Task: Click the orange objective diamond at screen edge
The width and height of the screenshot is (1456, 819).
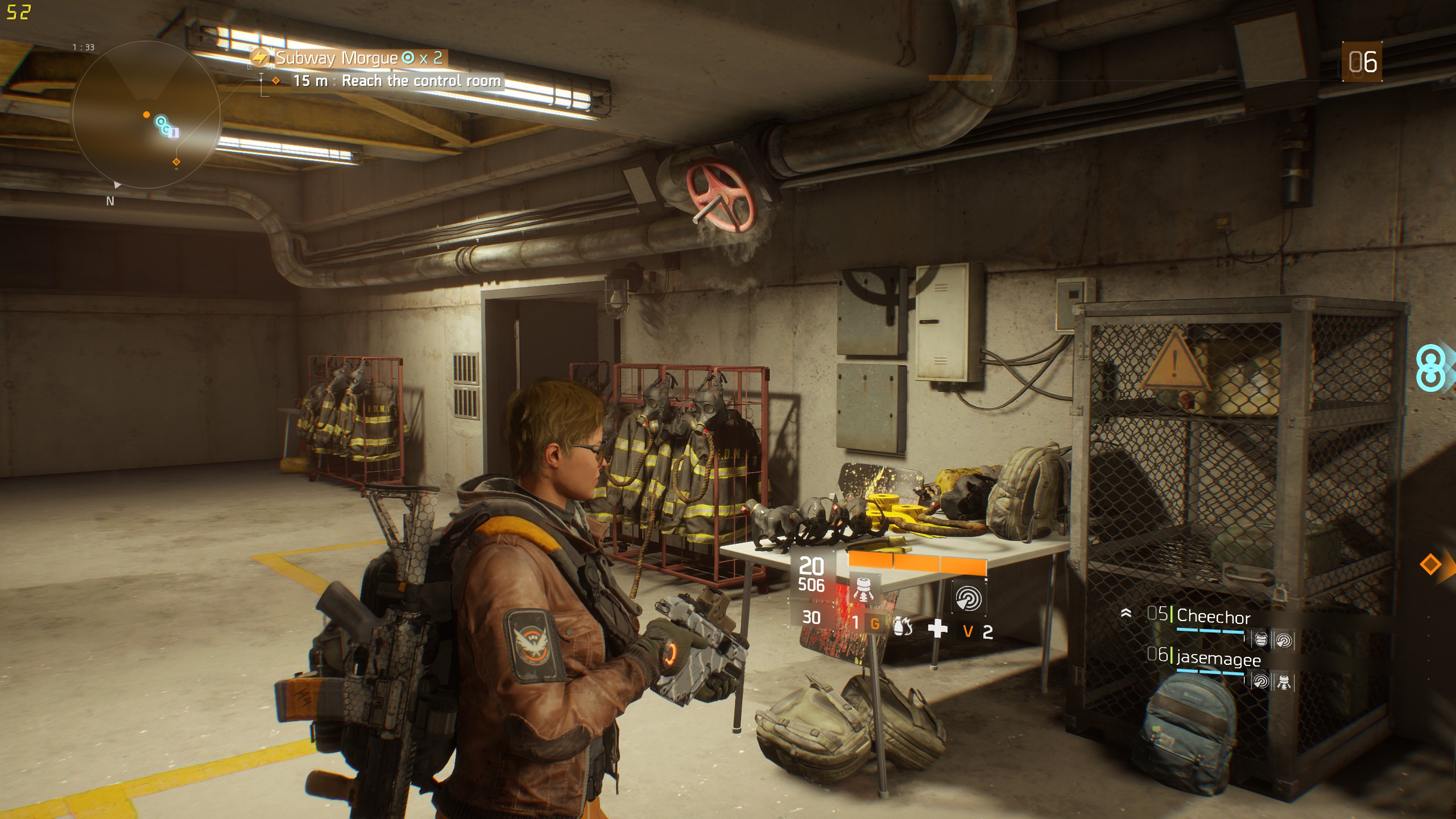Action: point(1430,565)
